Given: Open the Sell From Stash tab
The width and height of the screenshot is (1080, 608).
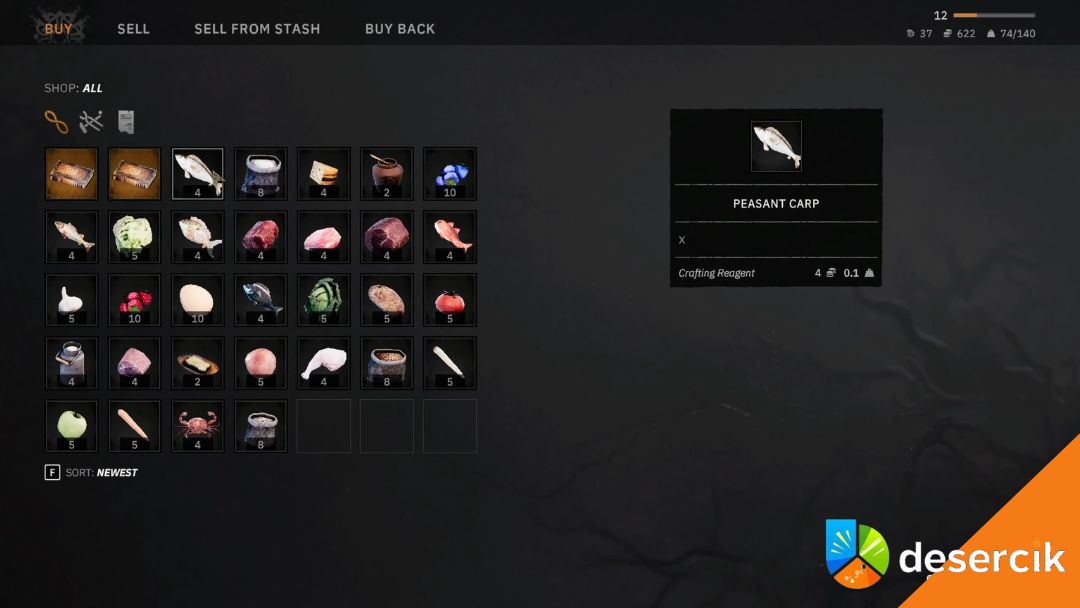Looking at the screenshot, I should [x=257, y=29].
